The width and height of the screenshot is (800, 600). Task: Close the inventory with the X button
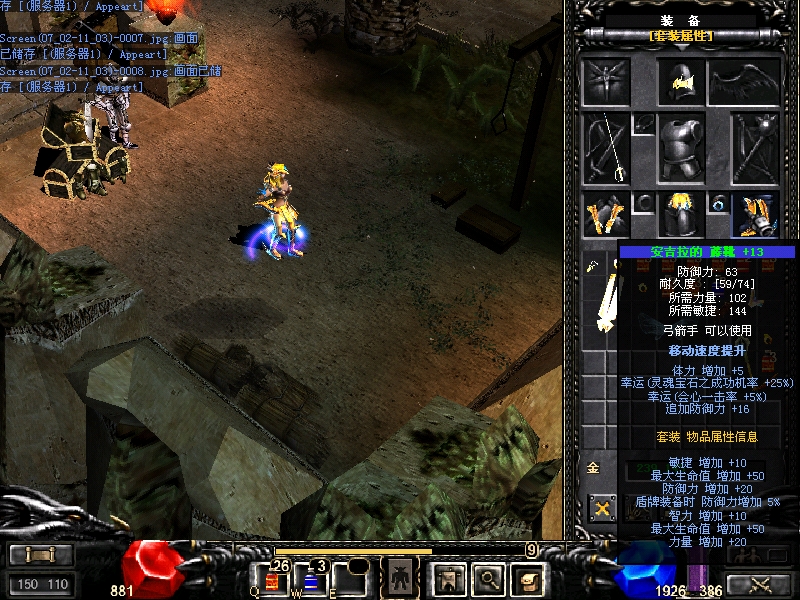602,508
